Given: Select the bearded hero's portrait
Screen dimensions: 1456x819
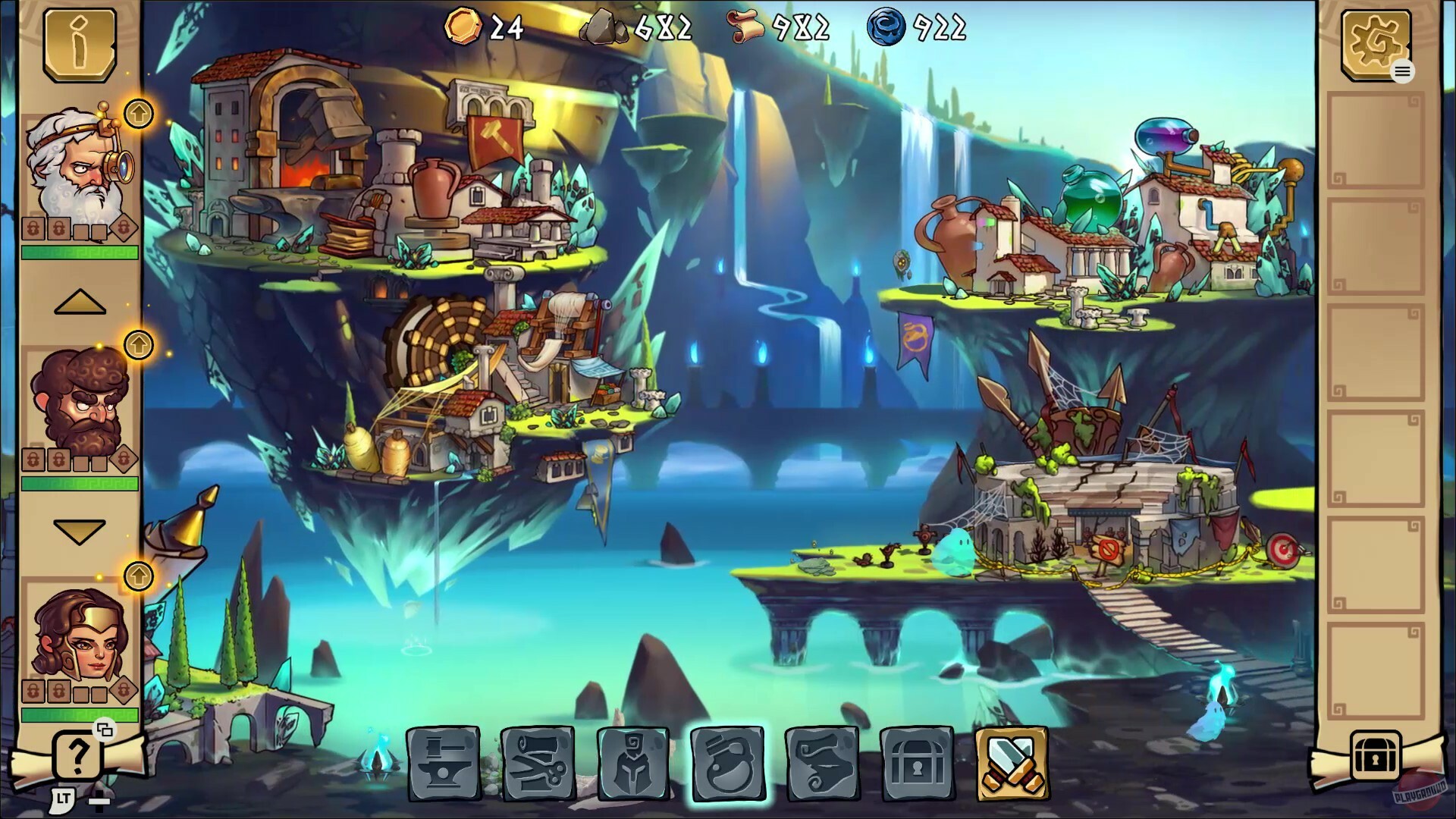Looking at the screenshot, I should click(x=78, y=402).
